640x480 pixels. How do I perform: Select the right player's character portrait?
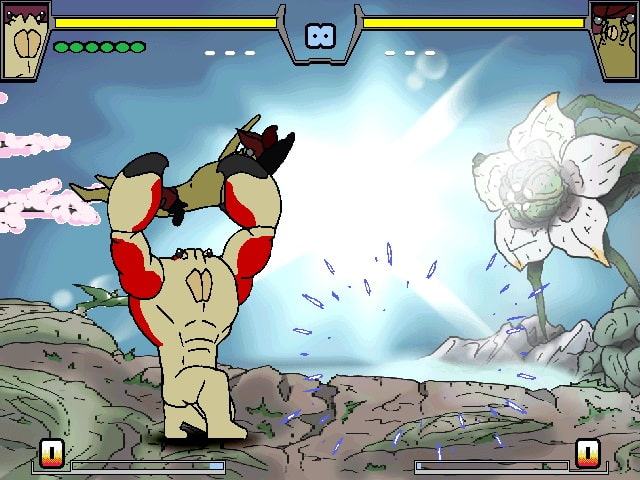613,39
